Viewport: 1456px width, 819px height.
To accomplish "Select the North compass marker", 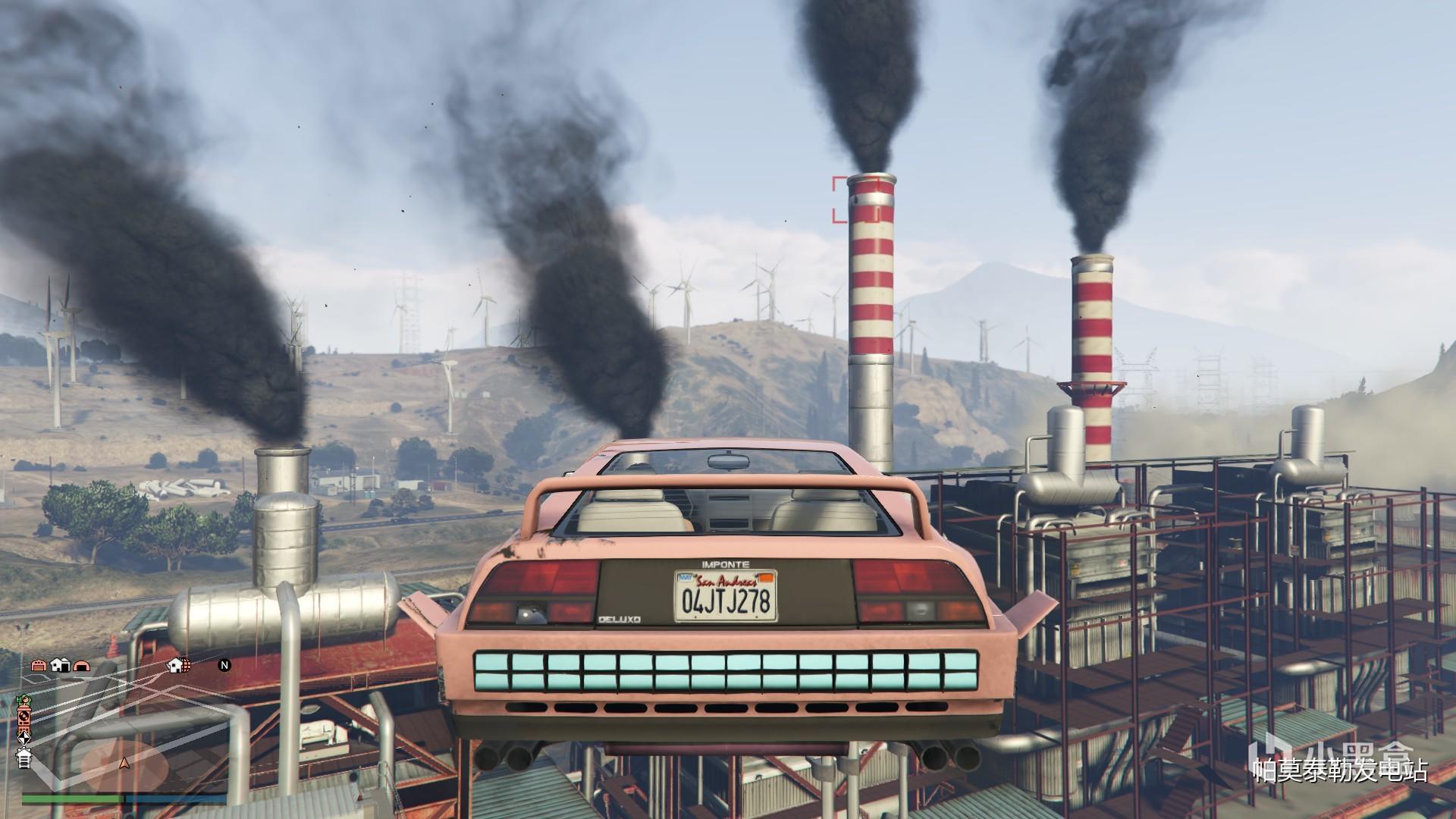I will point(224,666).
